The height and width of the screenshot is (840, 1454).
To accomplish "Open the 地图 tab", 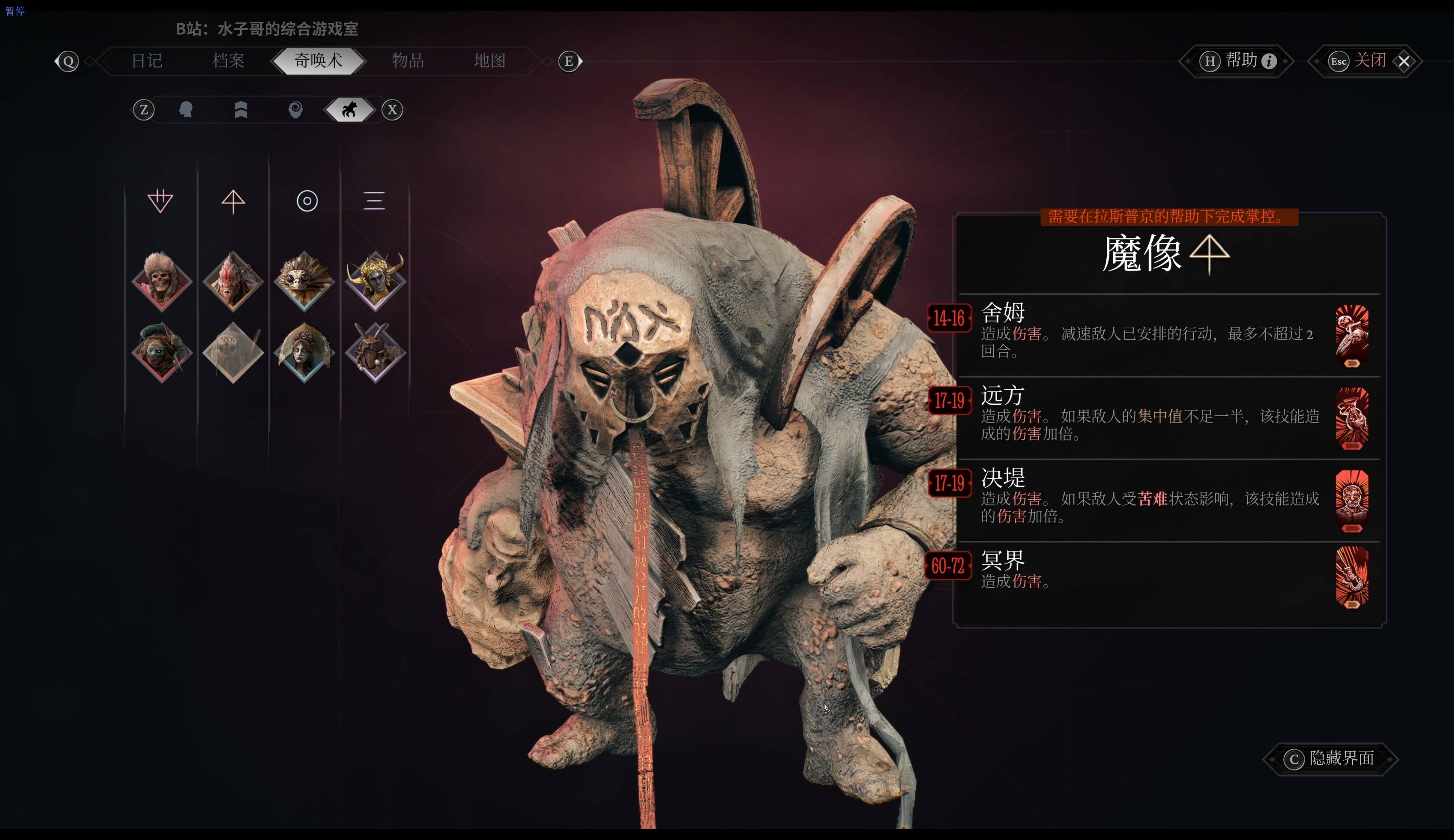I will tap(489, 61).
